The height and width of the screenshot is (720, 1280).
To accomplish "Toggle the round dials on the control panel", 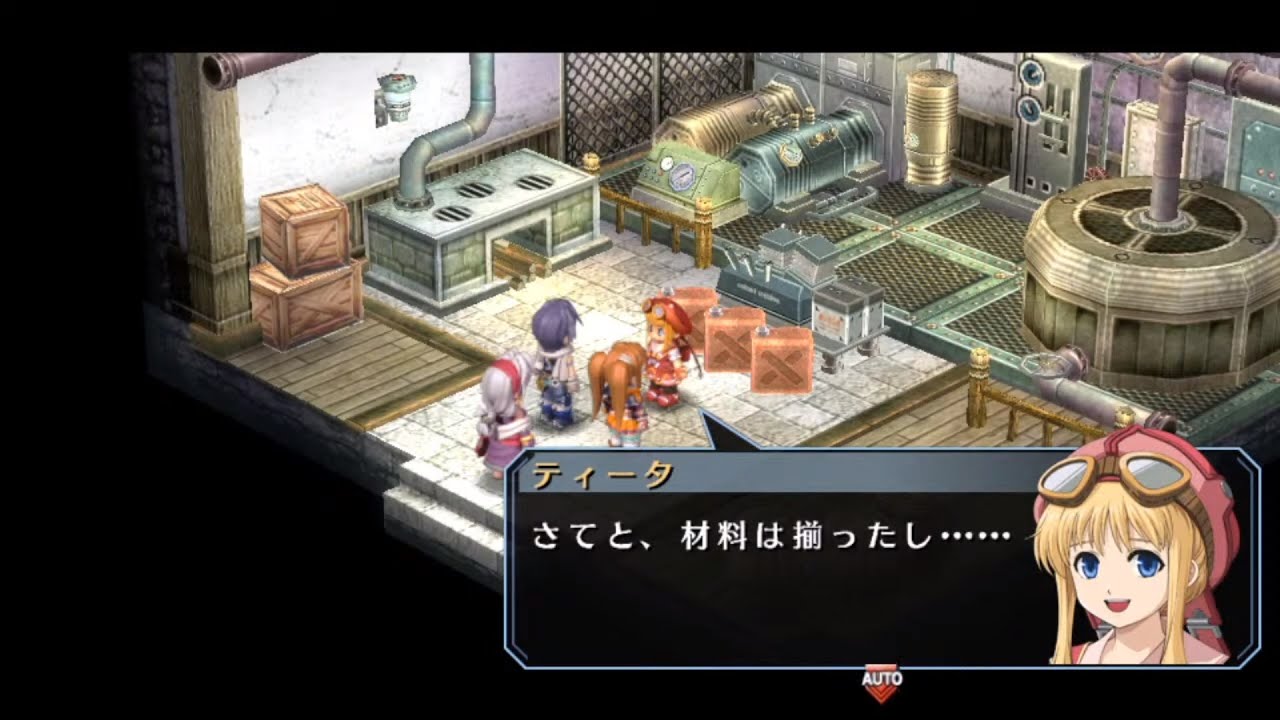I will click(x=1030, y=90).
